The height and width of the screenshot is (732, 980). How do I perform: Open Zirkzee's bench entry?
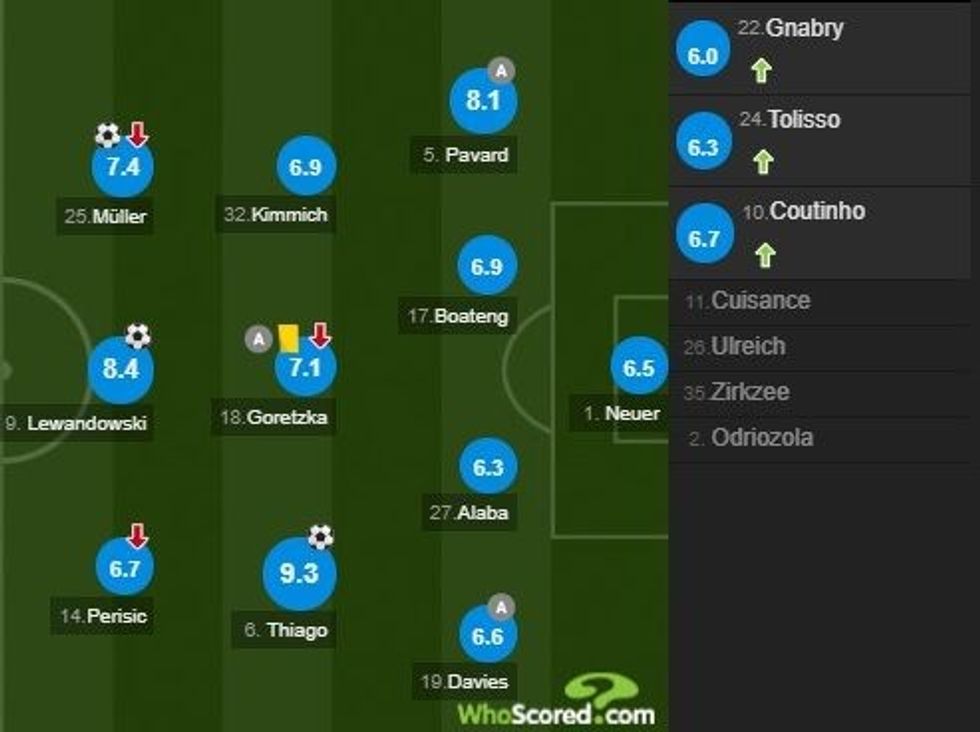748,392
